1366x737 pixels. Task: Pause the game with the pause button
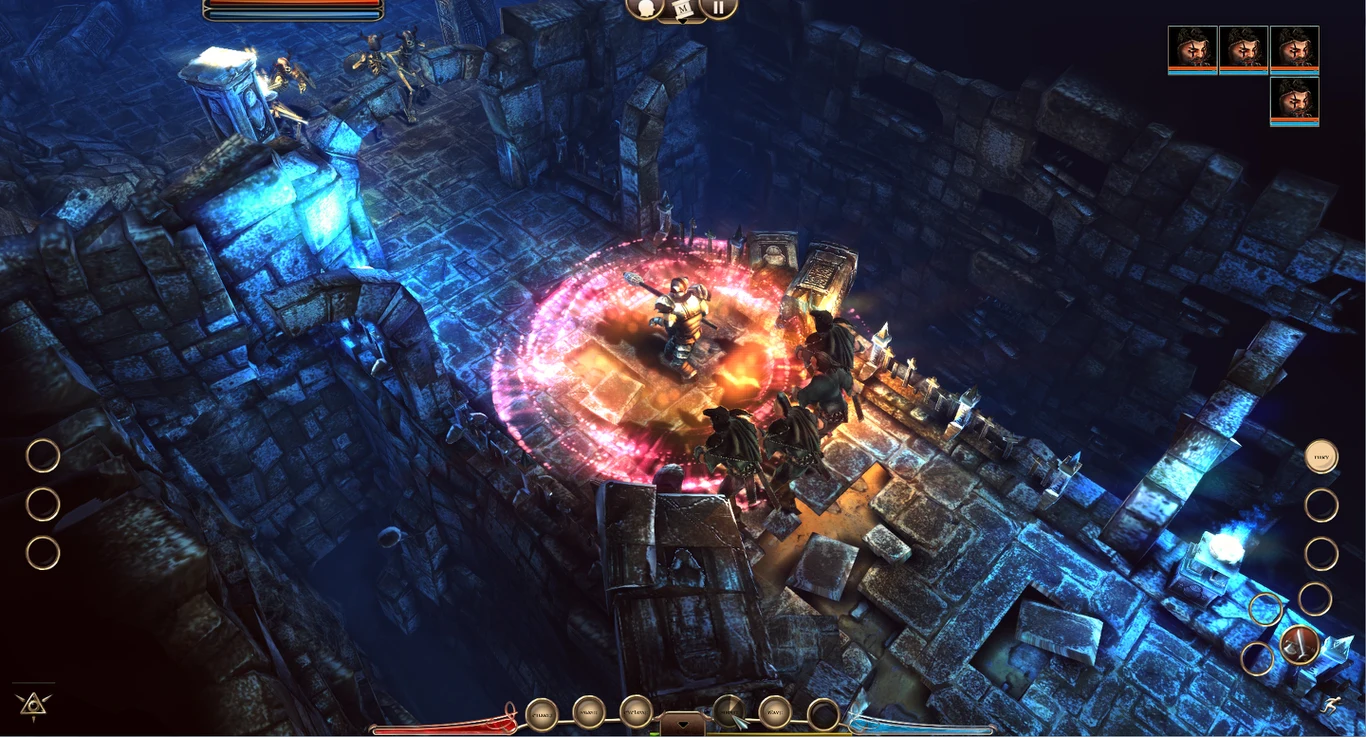point(718,8)
